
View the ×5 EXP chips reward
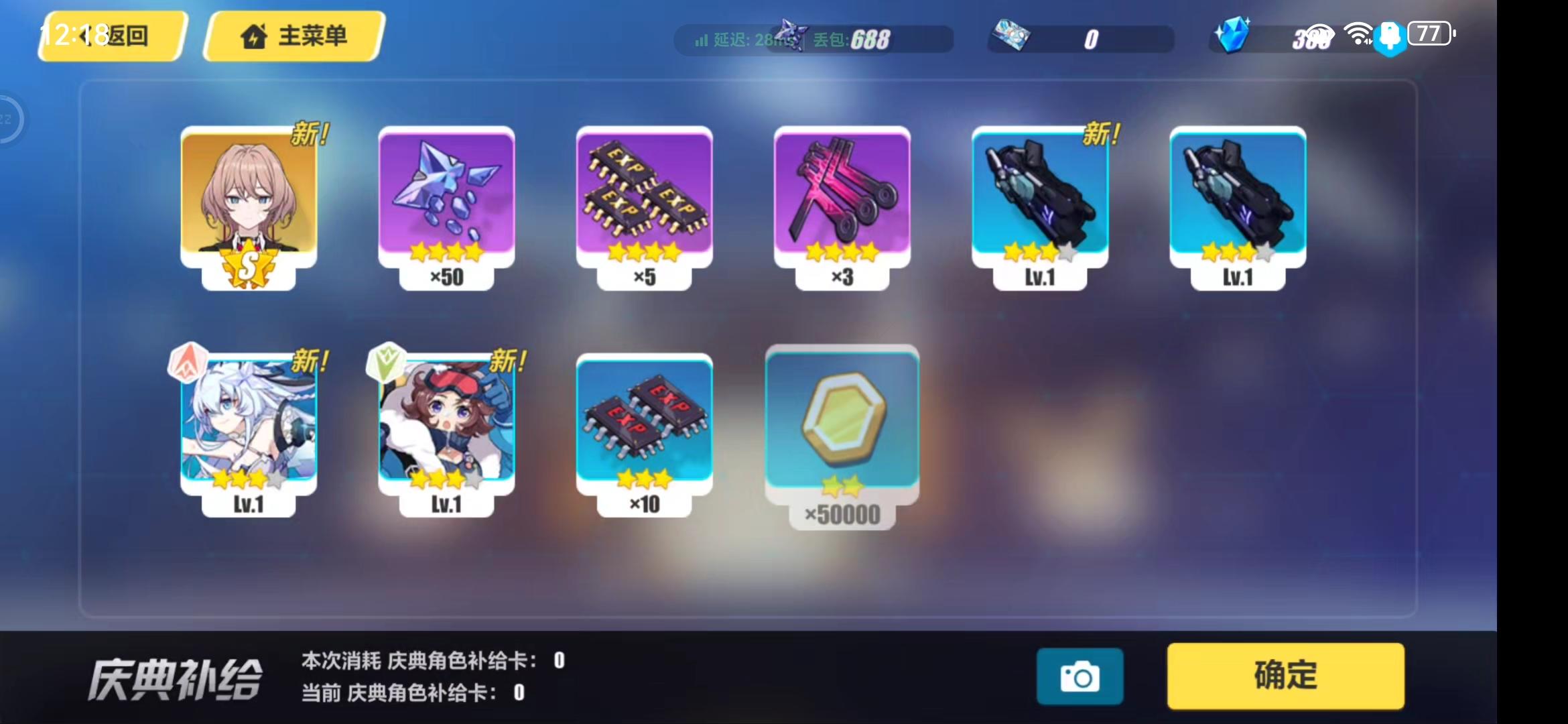click(x=643, y=201)
